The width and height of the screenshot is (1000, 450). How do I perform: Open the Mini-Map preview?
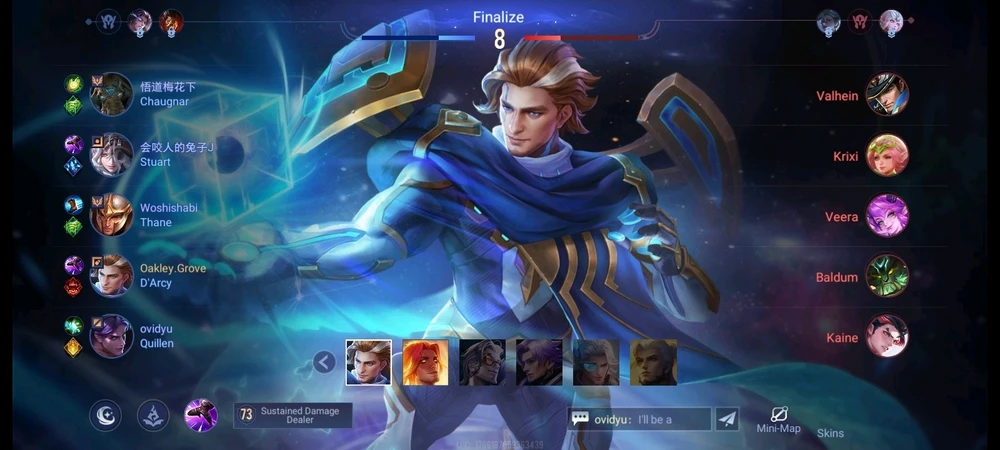click(779, 419)
